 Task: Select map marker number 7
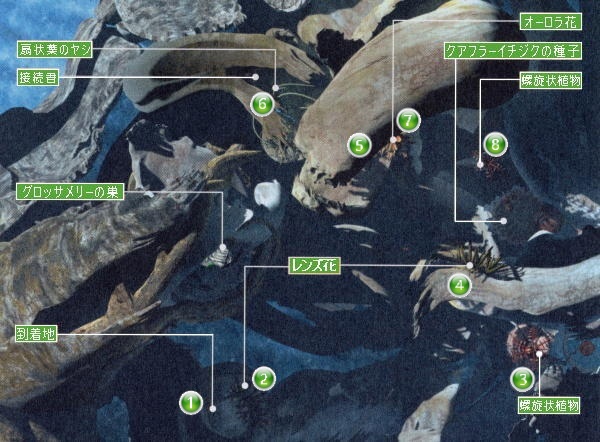(x=406, y=119)
